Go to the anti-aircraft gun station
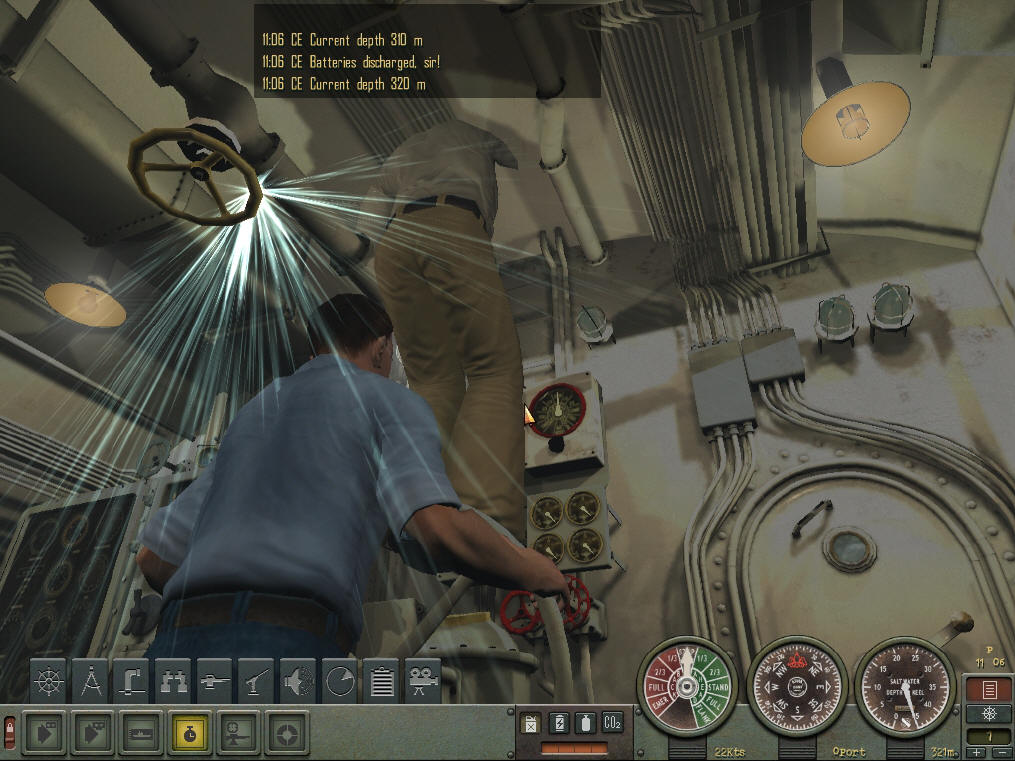 click(x=258, y=681)
